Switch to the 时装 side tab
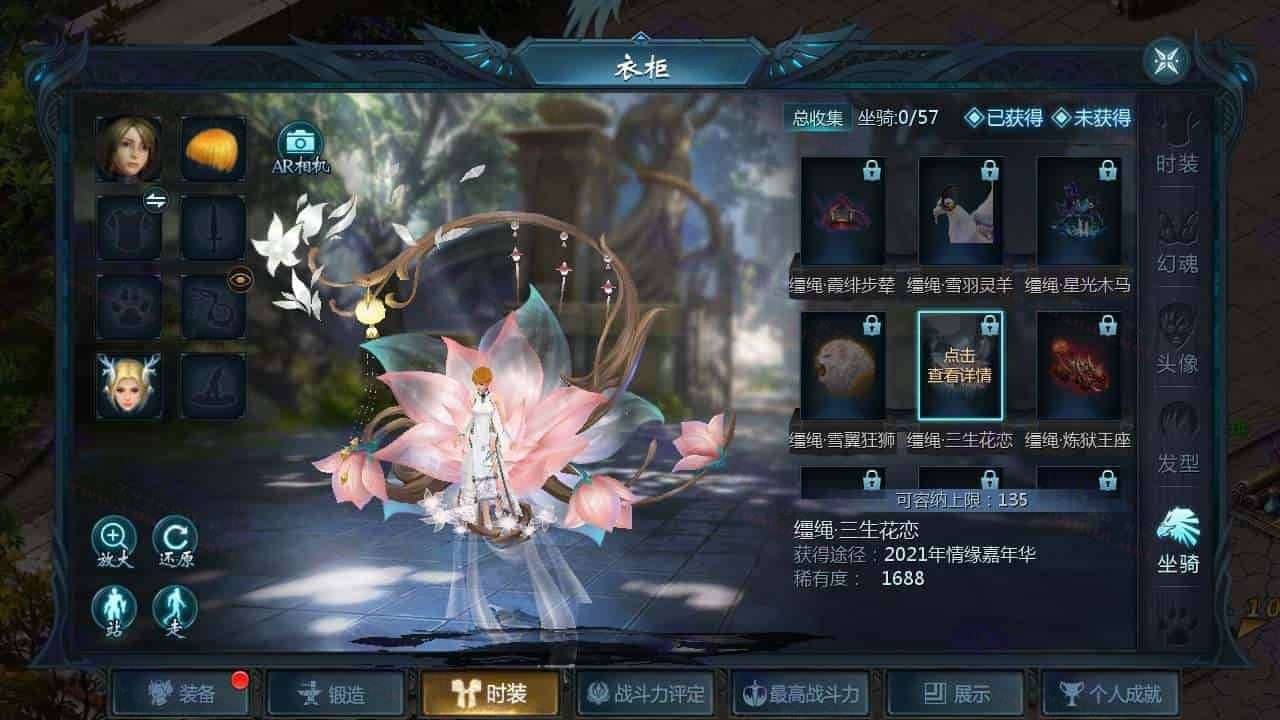Viewport: 1280px width, 720px height. 1177,143
